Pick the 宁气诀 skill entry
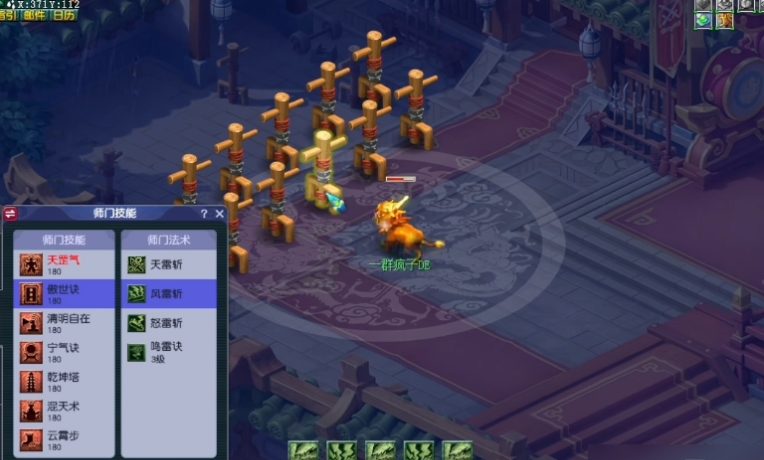The image size is (764, 460). (64, 351)
